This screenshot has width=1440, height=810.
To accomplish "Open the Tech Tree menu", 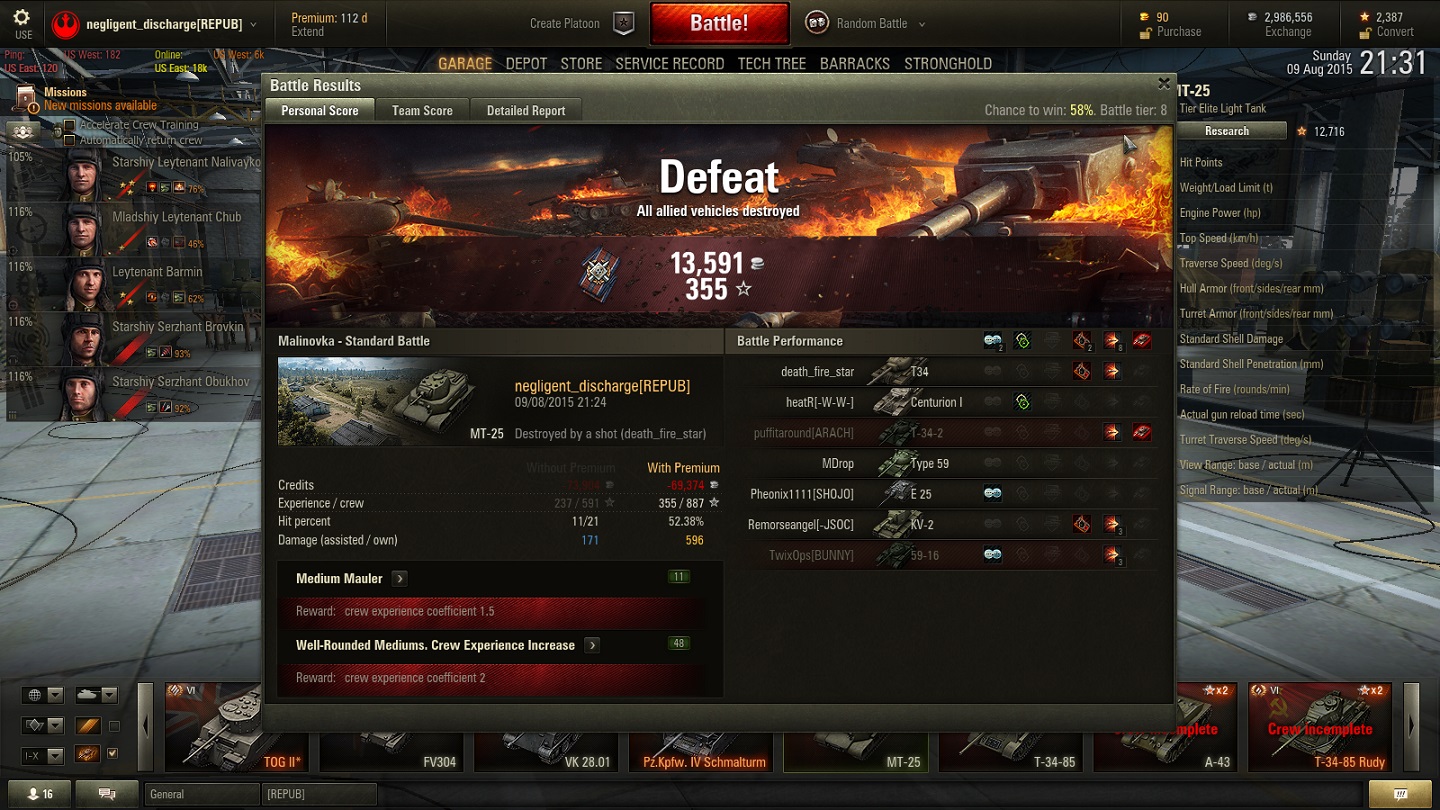I will pos(771,63).
